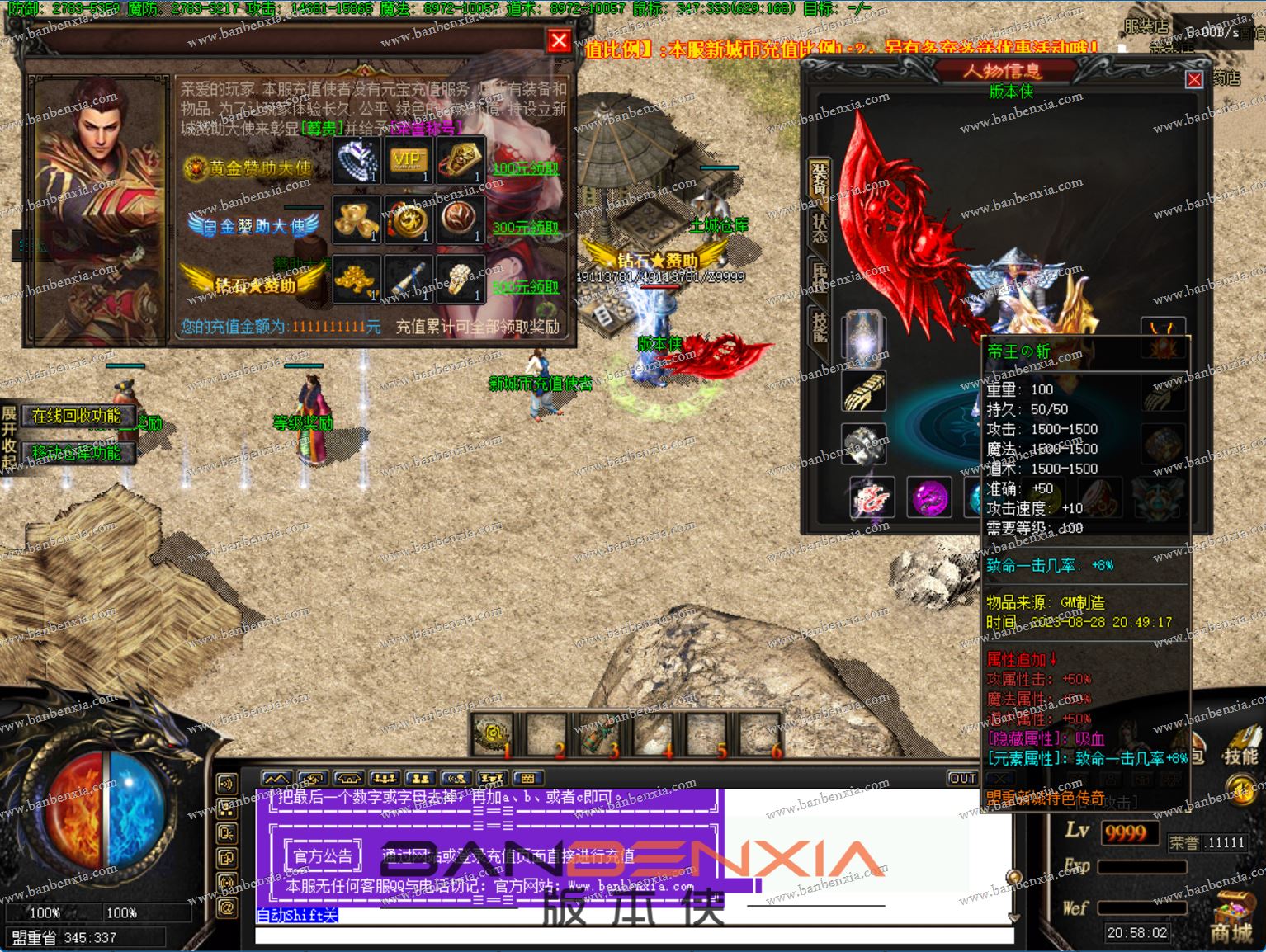
Task: Close the 人物信息 character panel
Action: [1193, 79]
